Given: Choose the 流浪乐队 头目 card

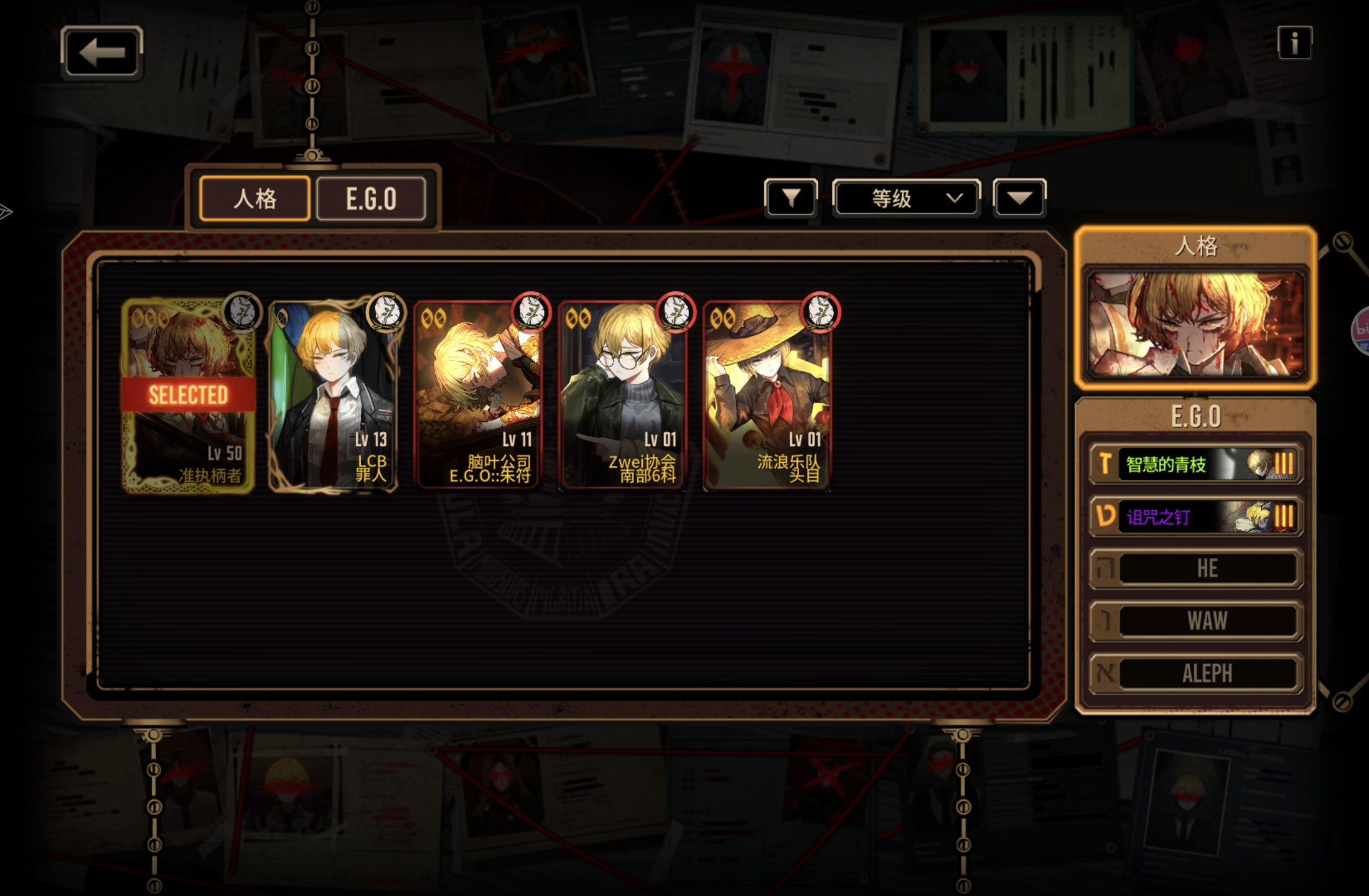Looking at the screenshot, I should (767, 396).
